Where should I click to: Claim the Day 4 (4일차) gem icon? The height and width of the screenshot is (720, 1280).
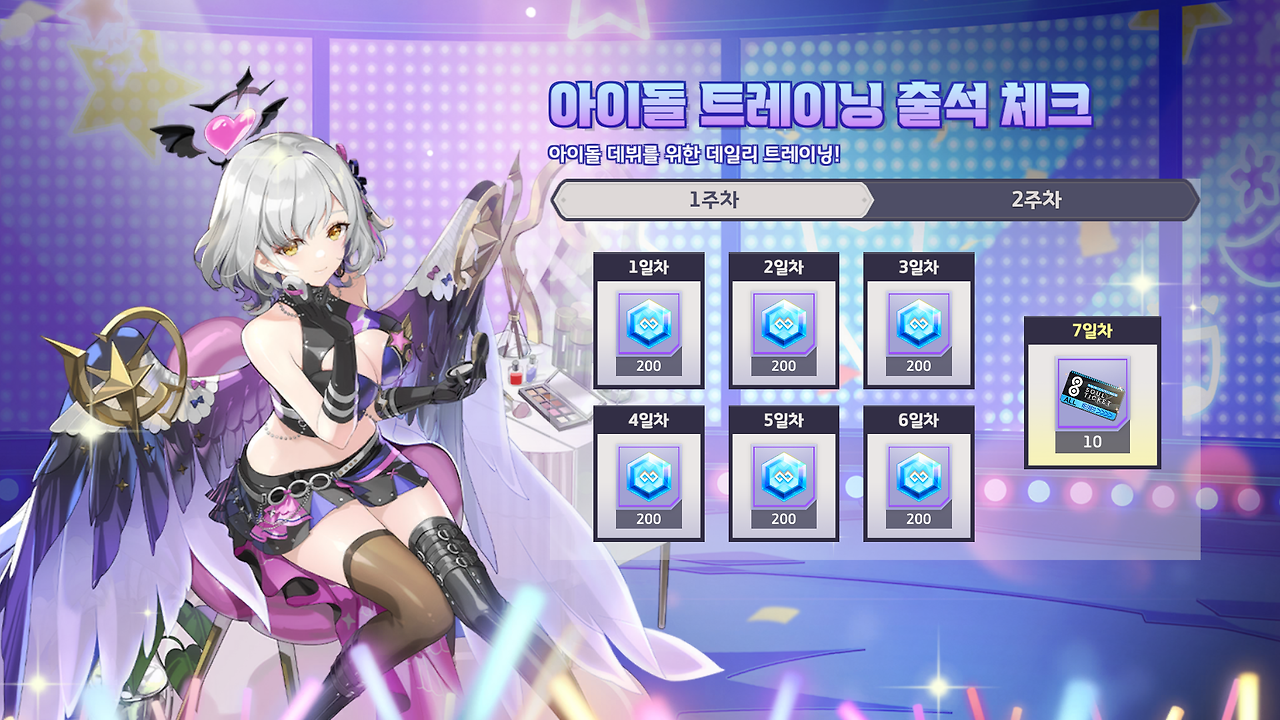pyautogui.click(x=646, y=477)
